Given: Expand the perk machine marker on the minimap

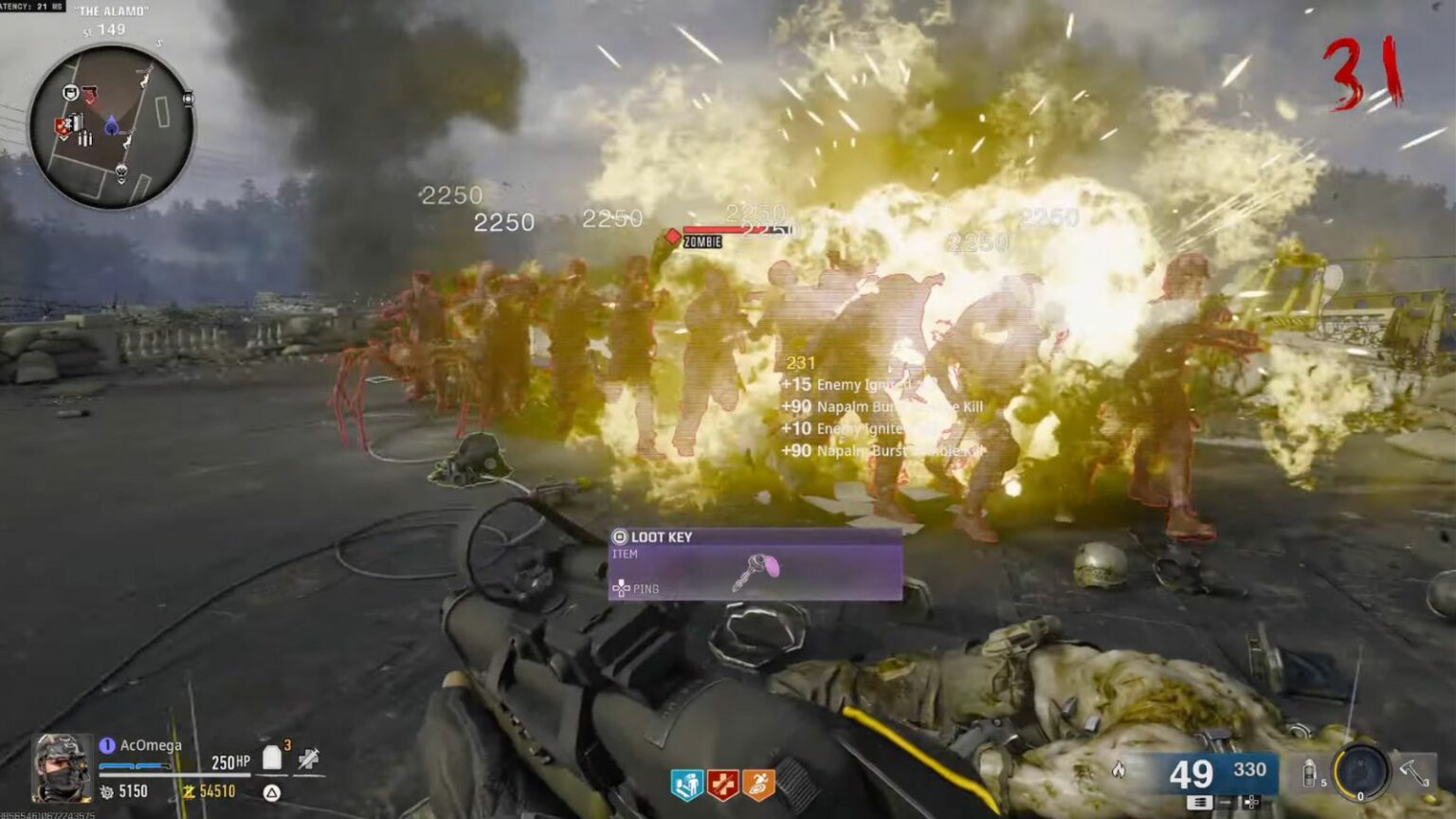Looking at the screenshot, I should coord(63,124).
